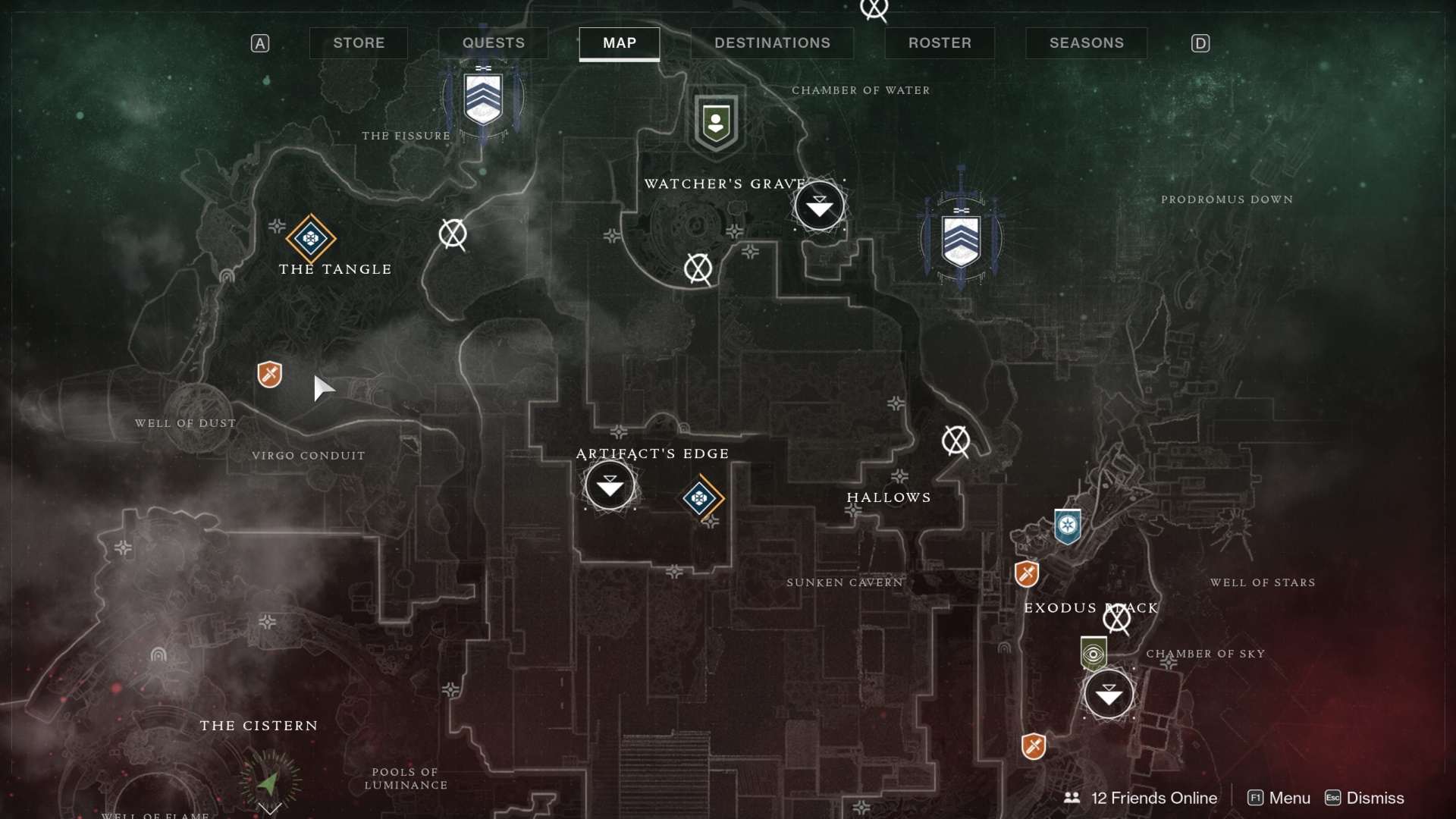Open the Roster tab
The height and width of the screenshot is (819, 1456).
coord(940,43)
